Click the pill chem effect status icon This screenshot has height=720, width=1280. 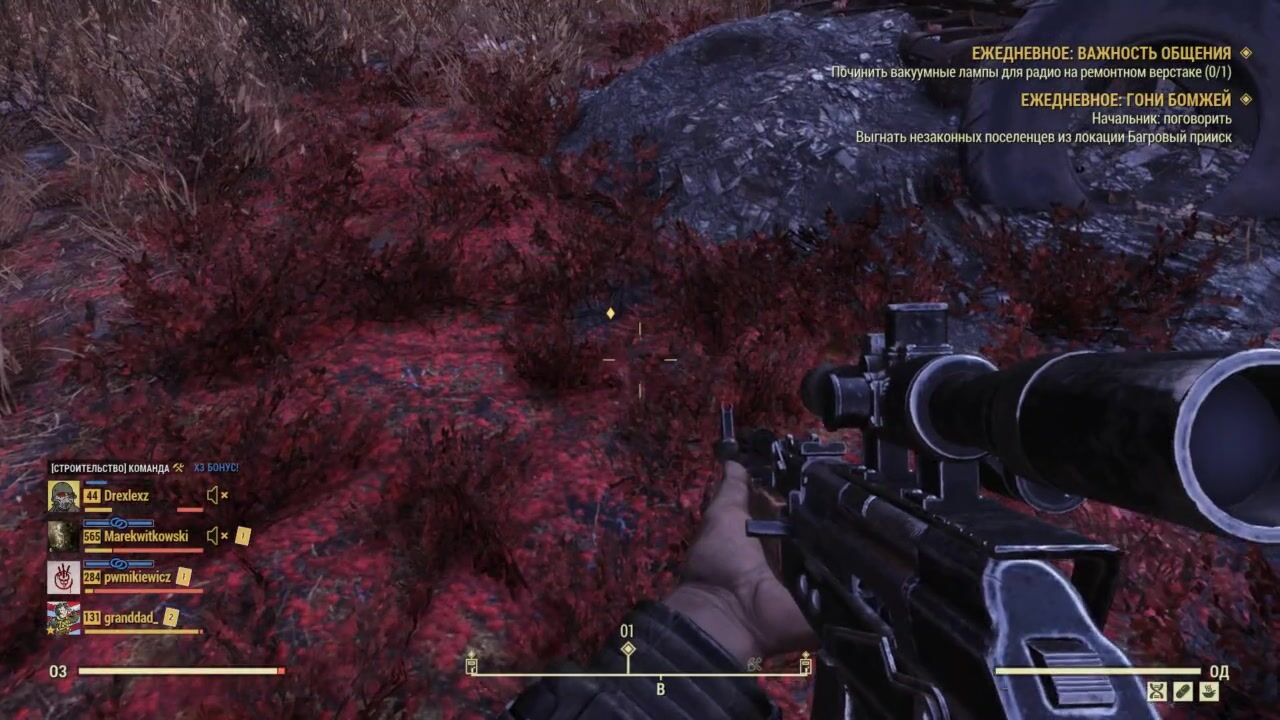coord(1183,690)
